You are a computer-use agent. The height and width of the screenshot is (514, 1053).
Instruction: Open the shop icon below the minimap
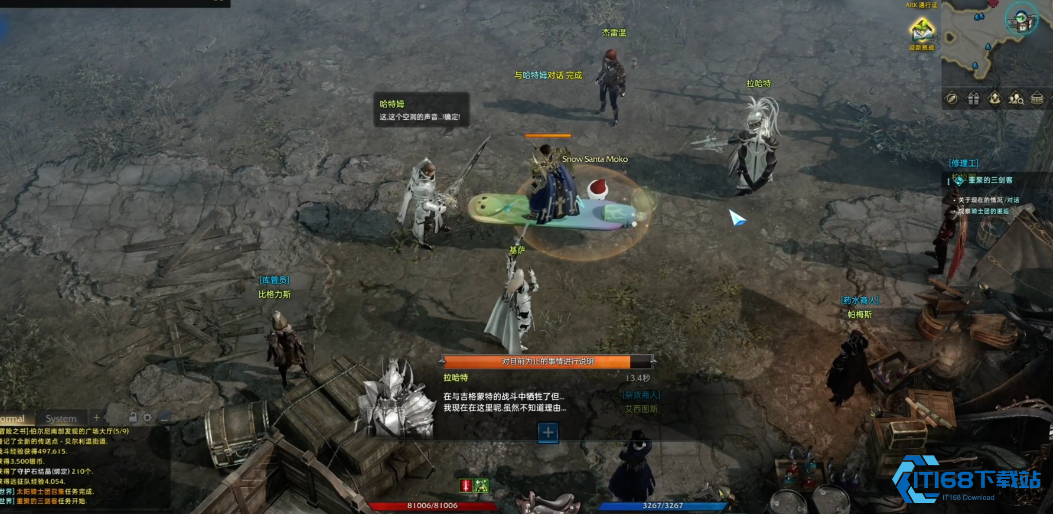[x=1037, y=98]
